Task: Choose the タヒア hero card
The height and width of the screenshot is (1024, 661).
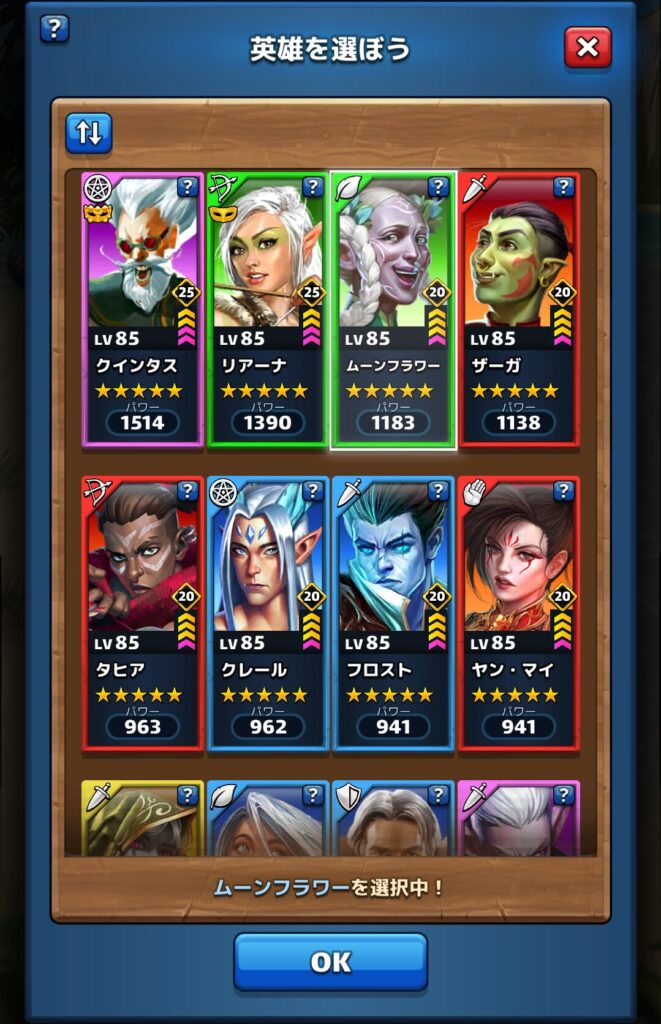Action: [x=142, y=614]
